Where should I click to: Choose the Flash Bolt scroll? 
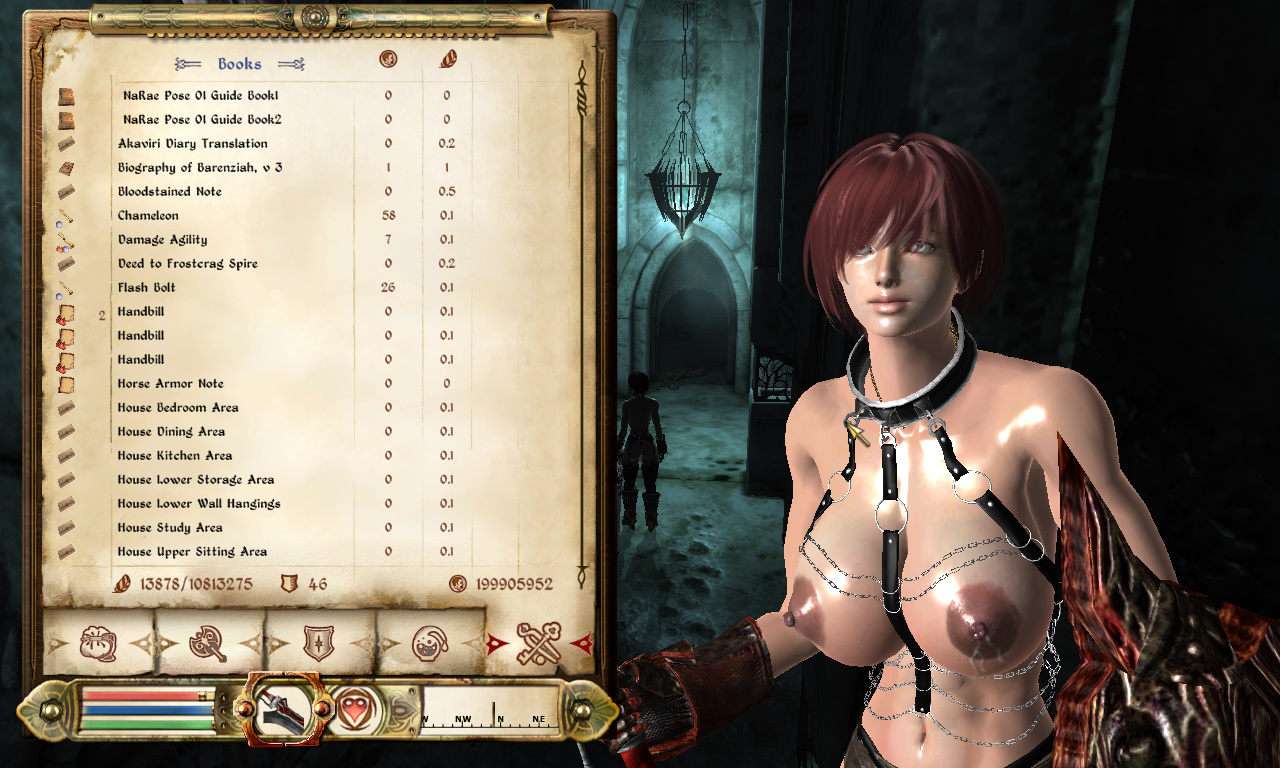pyautogui.click(x=147, y=288)
